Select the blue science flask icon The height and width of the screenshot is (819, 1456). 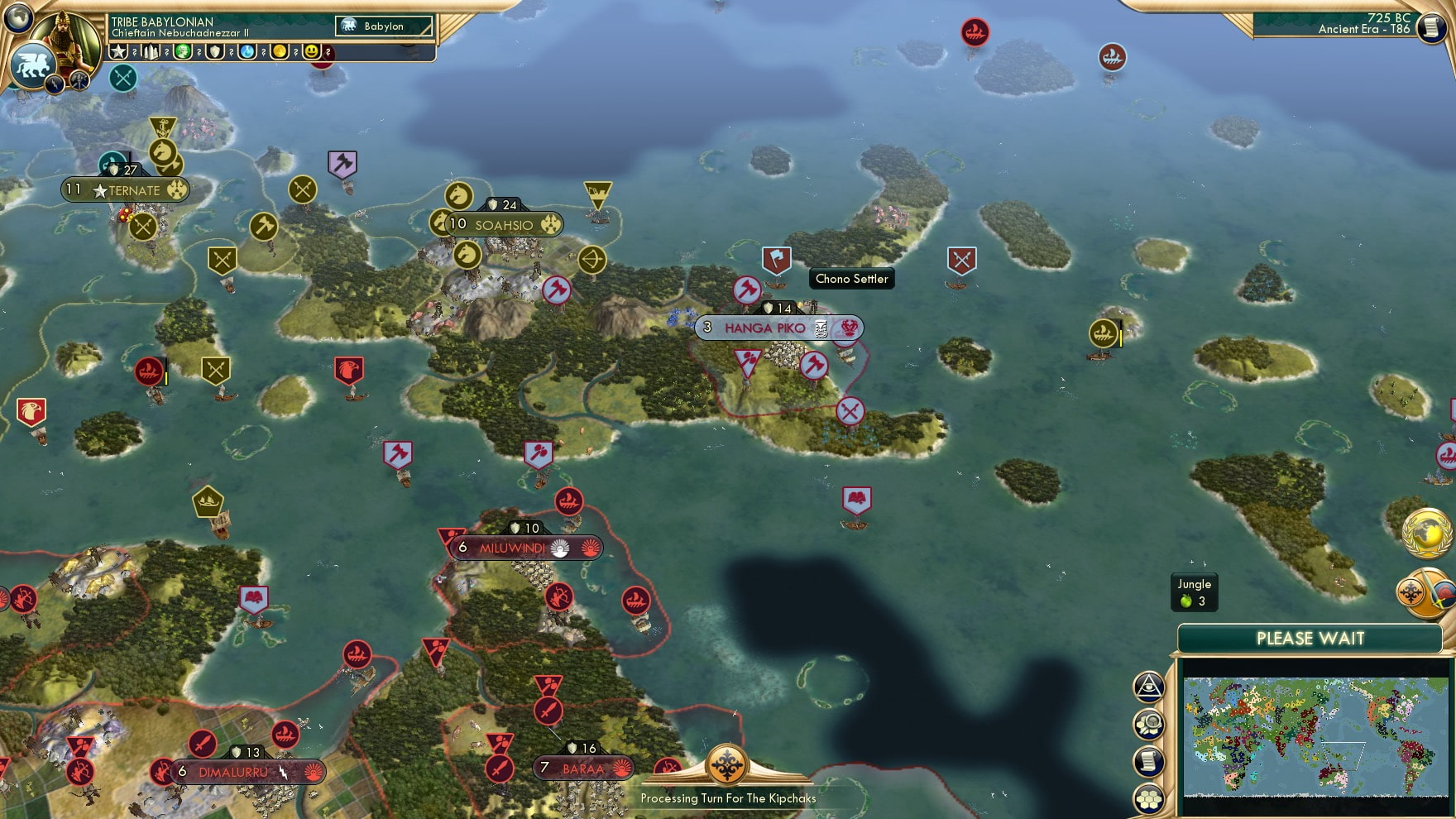pyautogui.click(x=247, y=52)
